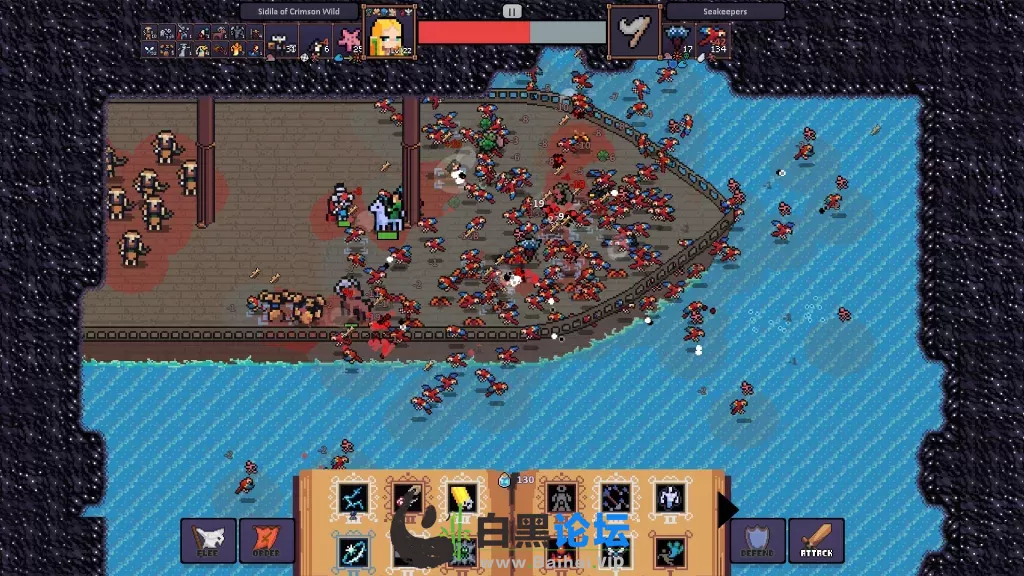Select the pink starfish unit icon
Screen dimensions: 1024x576
(351, 40)
